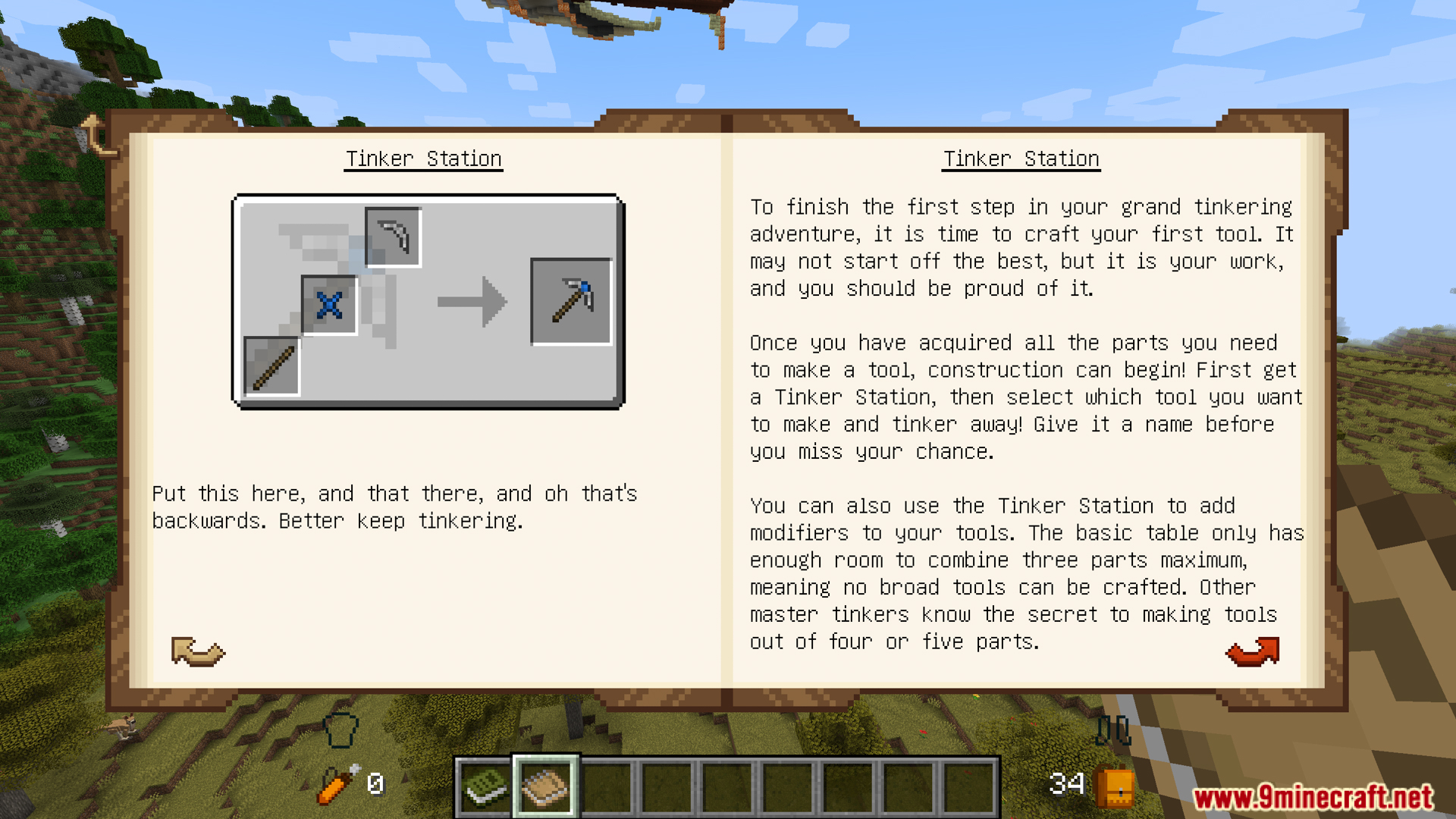
Task: Select the pickaxe head part slot
Action: tap(393, 237)
